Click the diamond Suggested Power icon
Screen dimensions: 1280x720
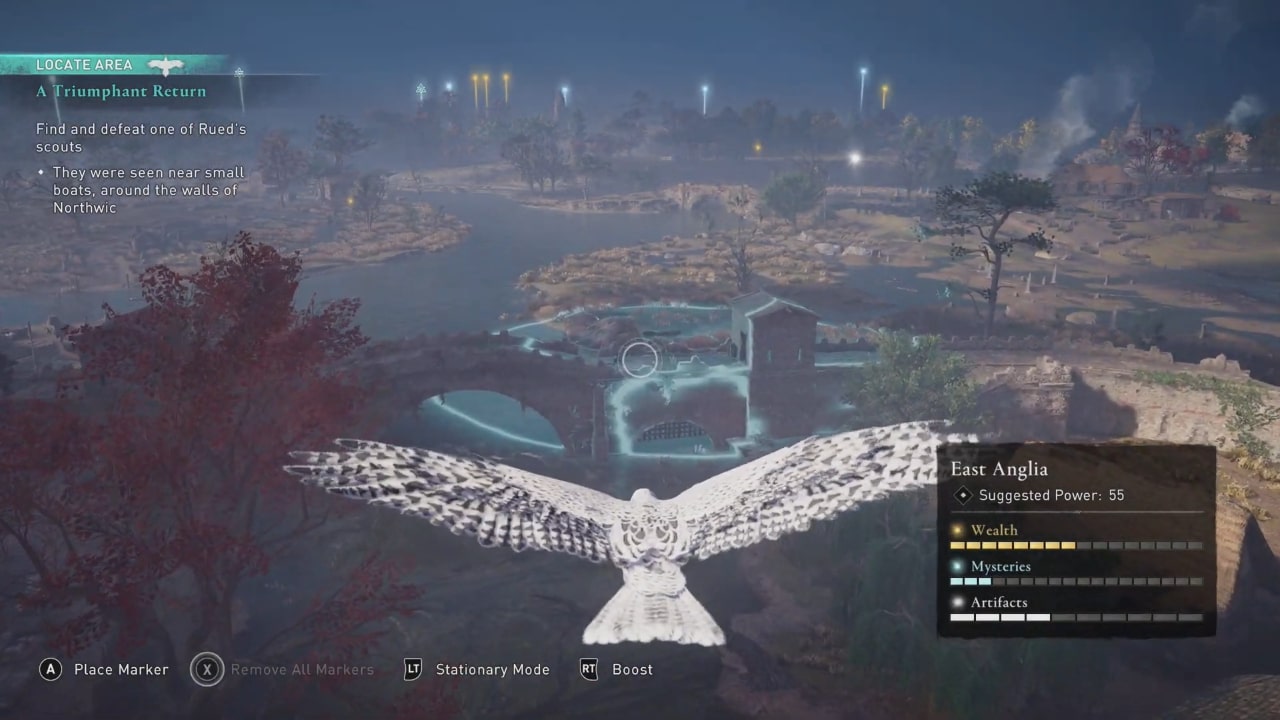tap(963, 495)
